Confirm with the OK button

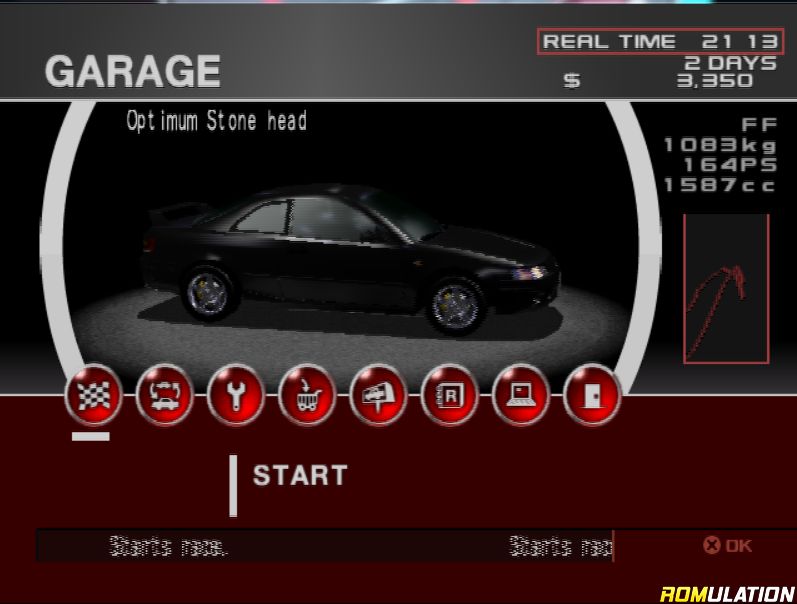[x=727, y=546]
